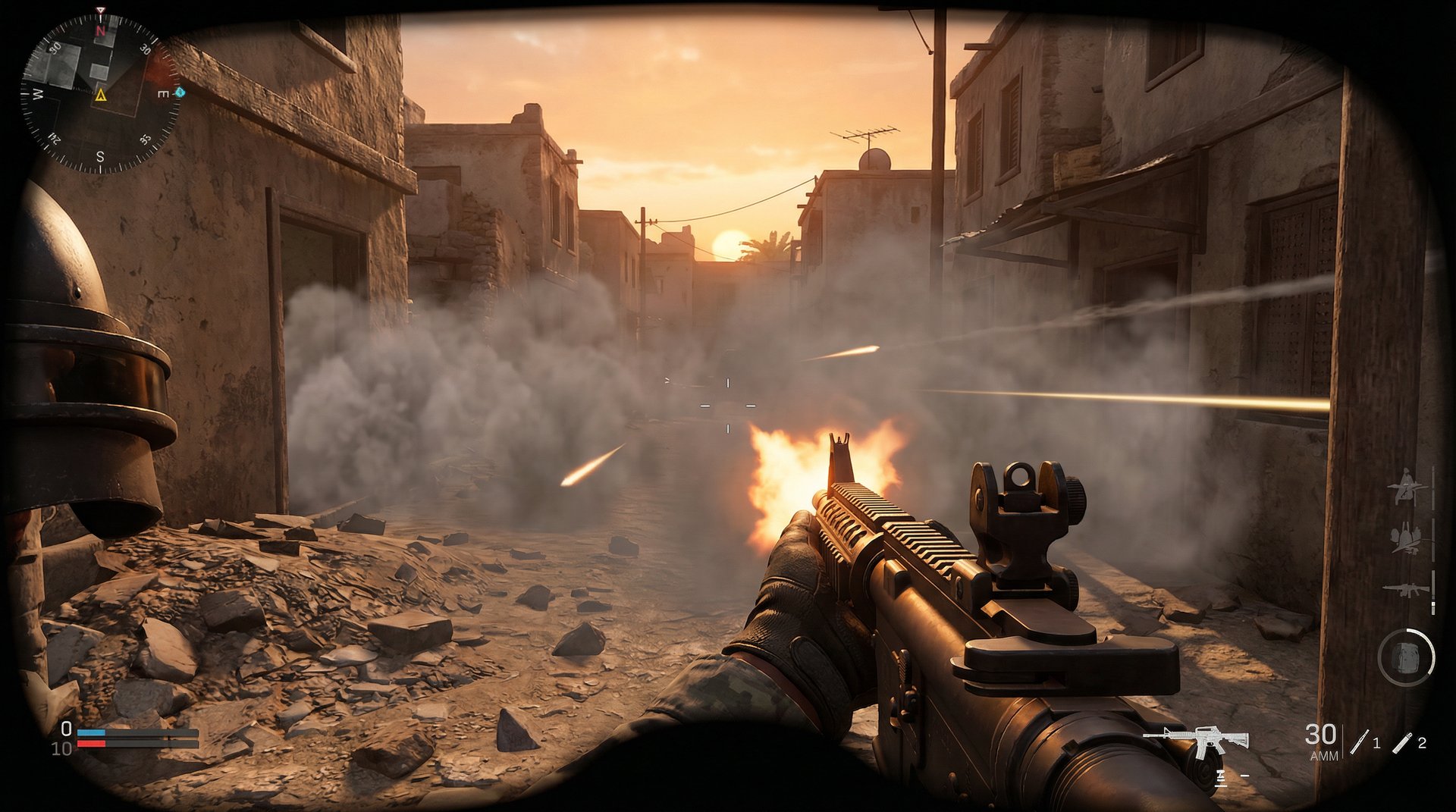Select the topmost killstreak icon
1456x812 pixels.
pos(1407,487)
